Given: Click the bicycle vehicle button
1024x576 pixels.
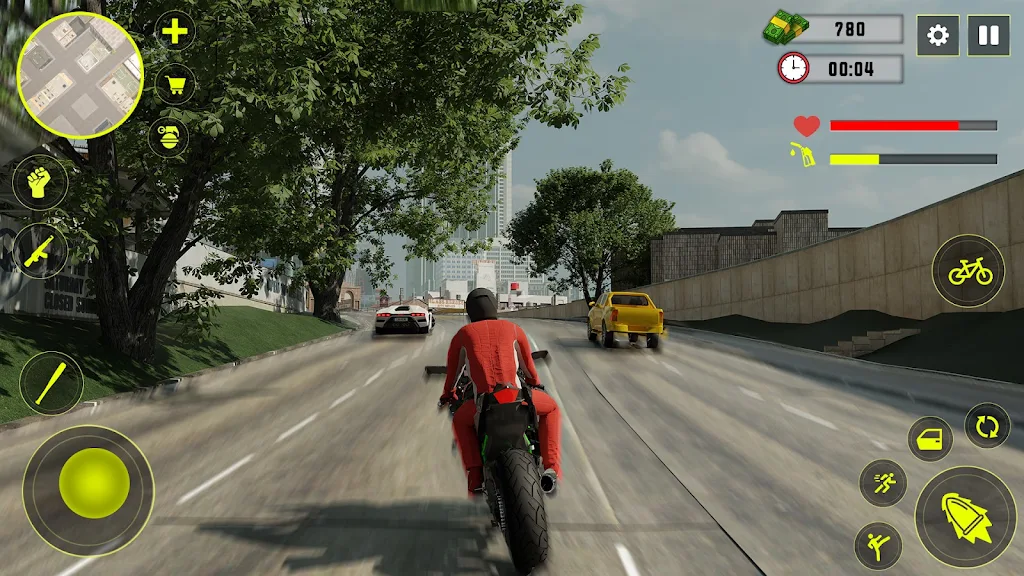Looking at the screenshot, I should click(969, 270).
